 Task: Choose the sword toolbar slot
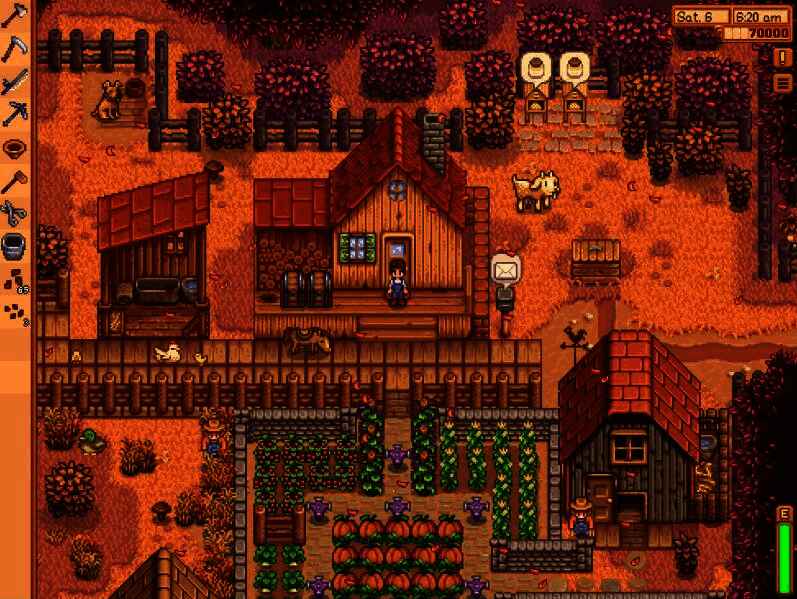point(16,81)
